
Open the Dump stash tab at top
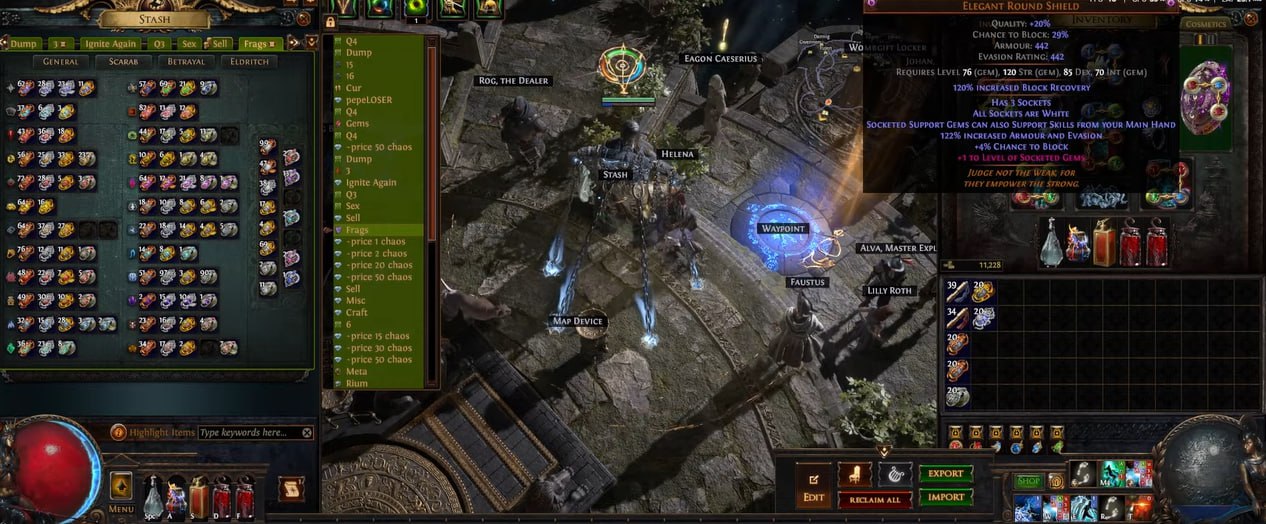pyautogui.click(x=24, y=43)
